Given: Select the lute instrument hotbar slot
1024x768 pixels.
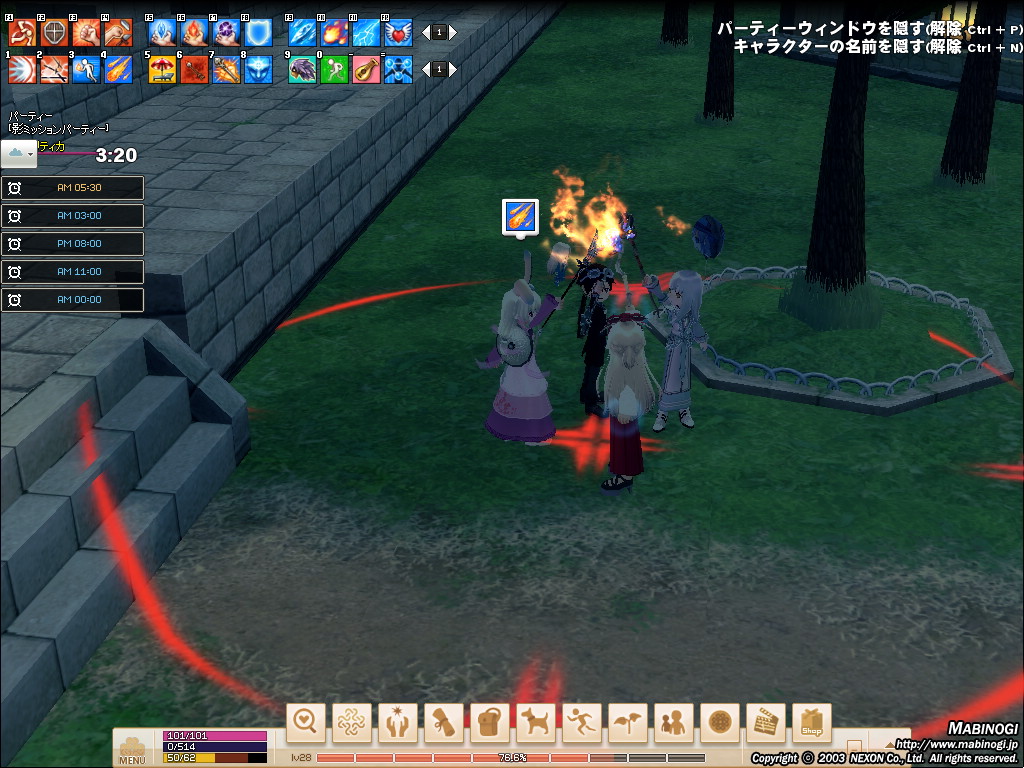Looking at the screenshot, I should (x=366, y=69).
